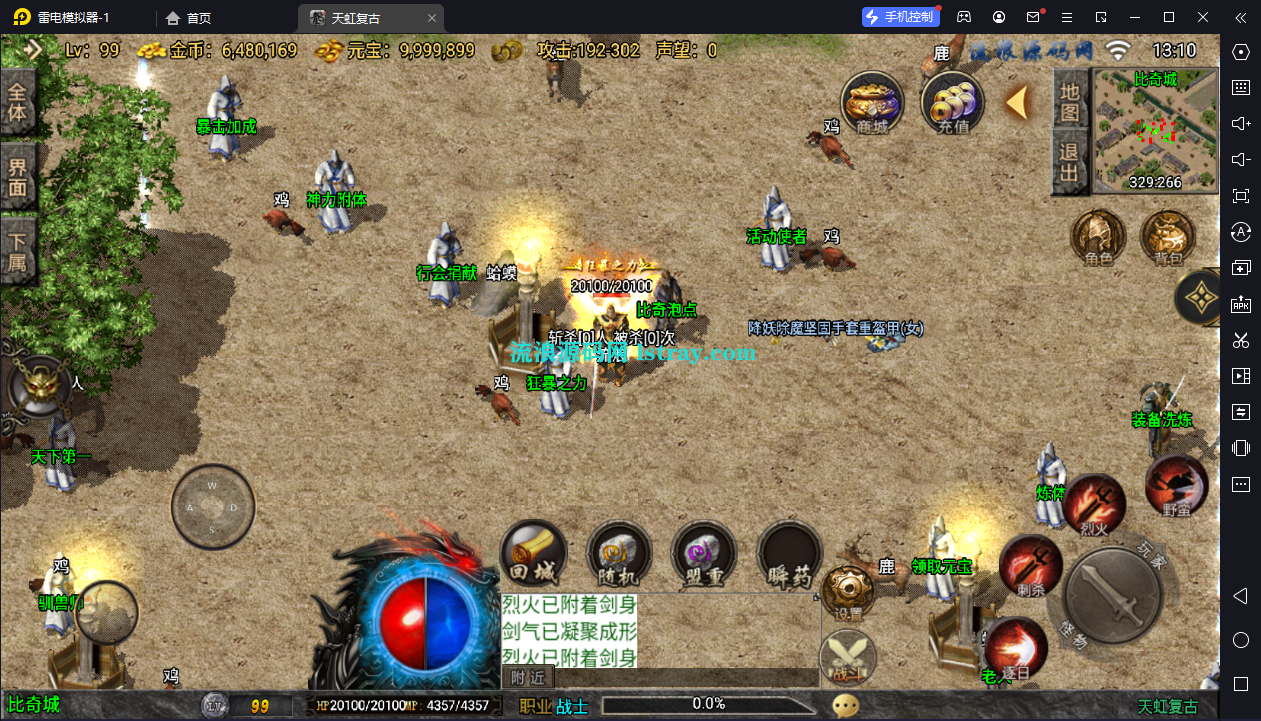Click the 退出 exit button
The height and width of the screenshot is (721, 1261).
(x=1069, y=164)
